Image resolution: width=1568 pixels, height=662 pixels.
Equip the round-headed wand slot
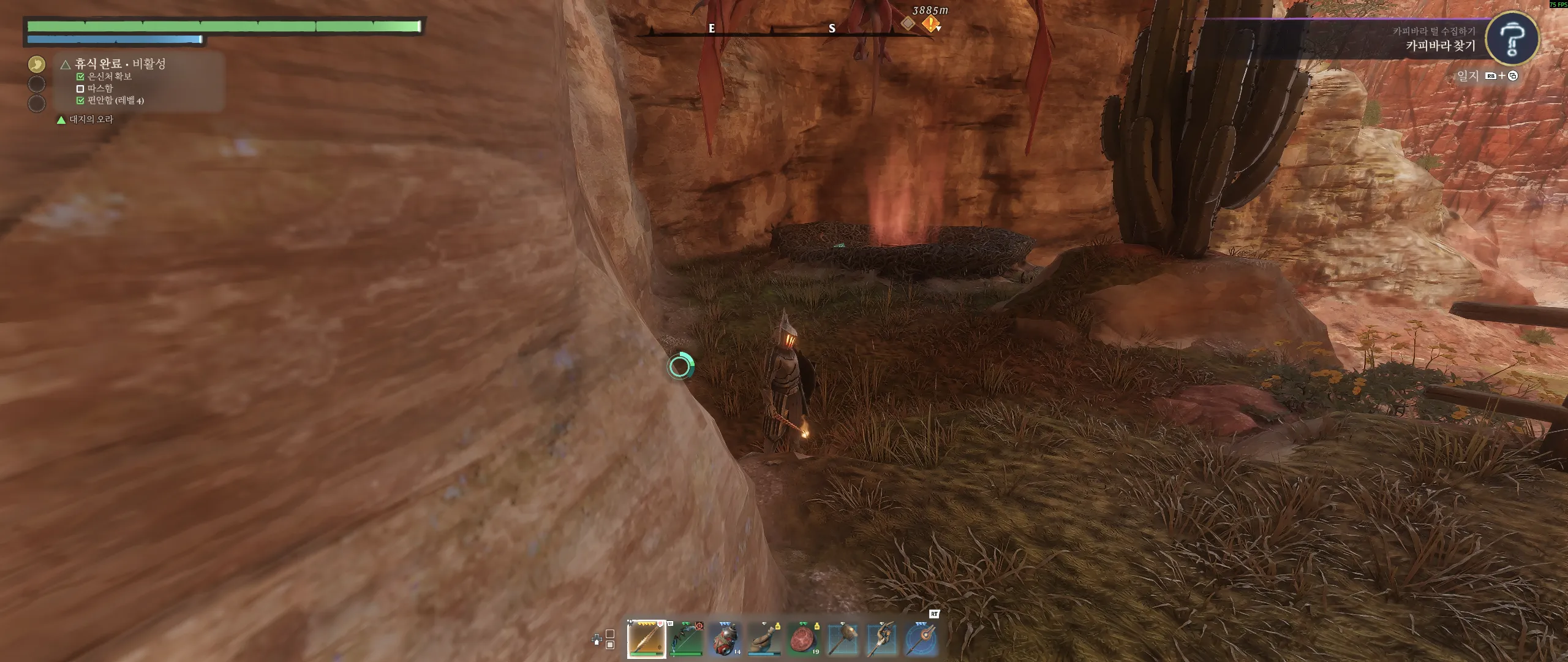pos(921,639)
